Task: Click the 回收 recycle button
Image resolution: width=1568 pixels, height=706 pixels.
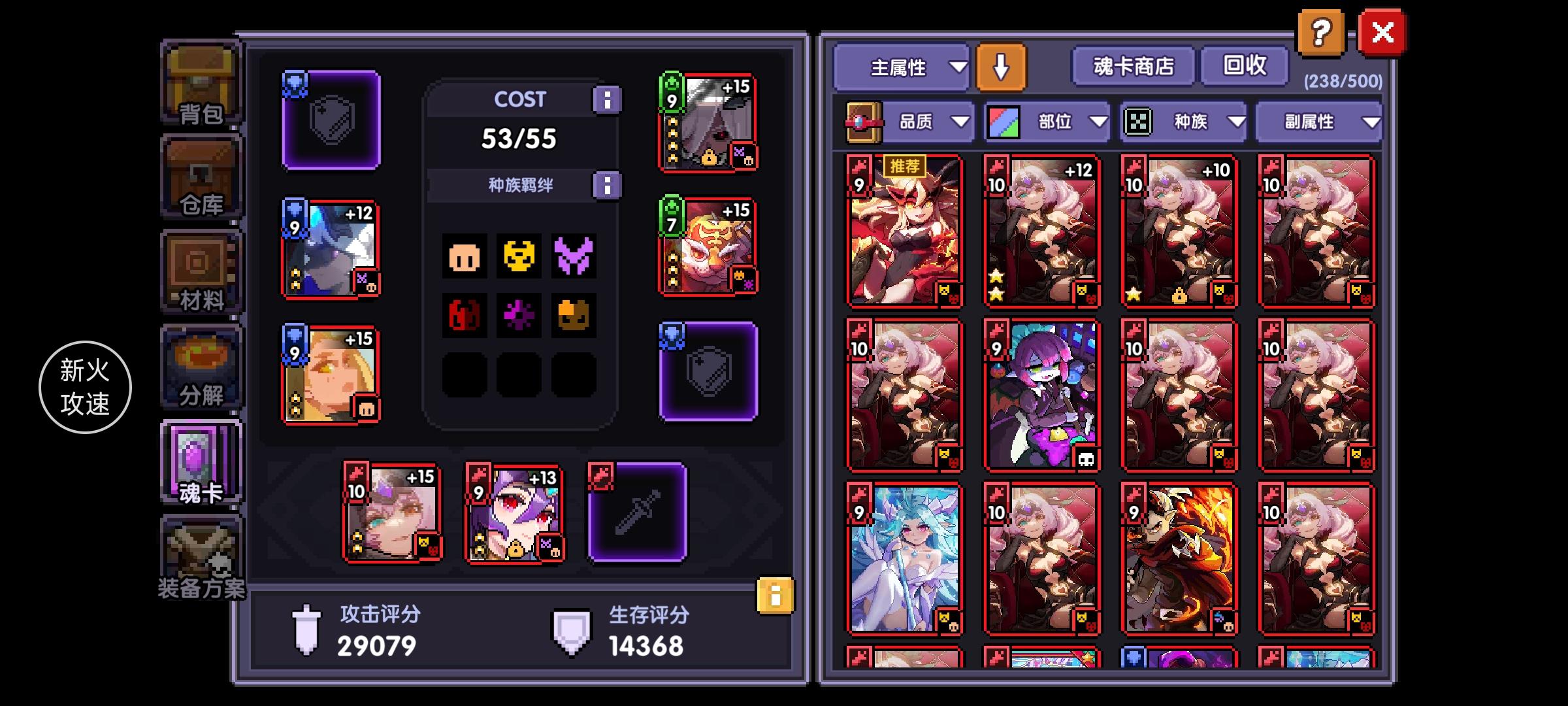Action: [x=1244, y=66]
